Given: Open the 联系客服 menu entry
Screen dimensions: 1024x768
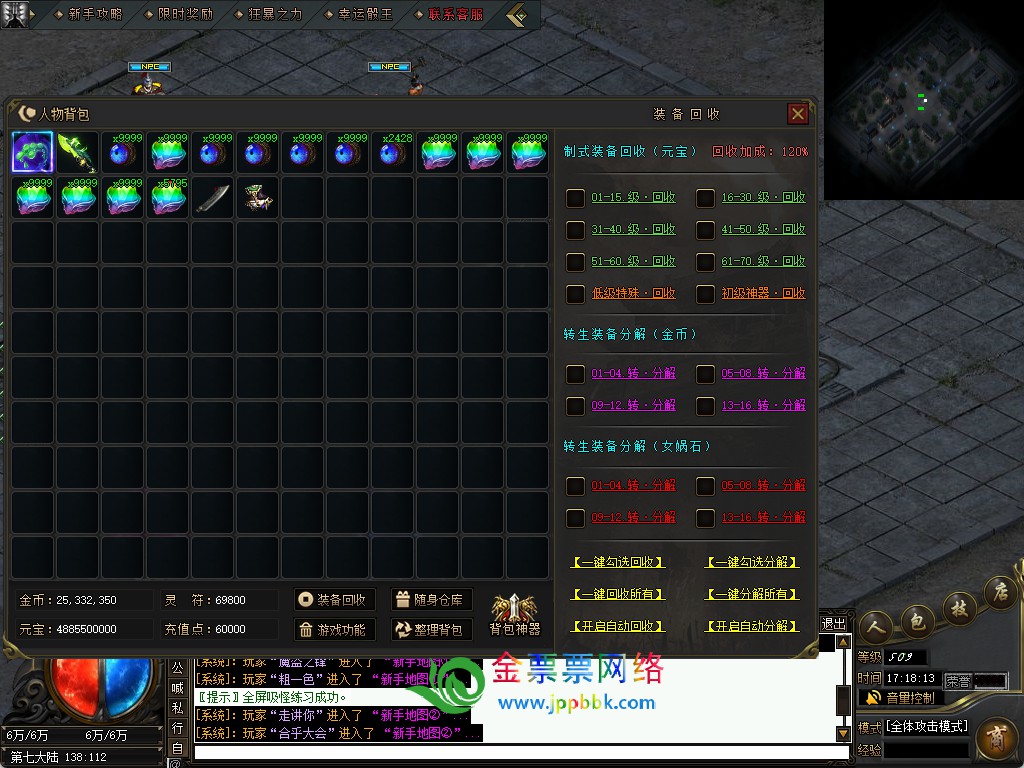Looking at the screenshot, I should (455, 14).
